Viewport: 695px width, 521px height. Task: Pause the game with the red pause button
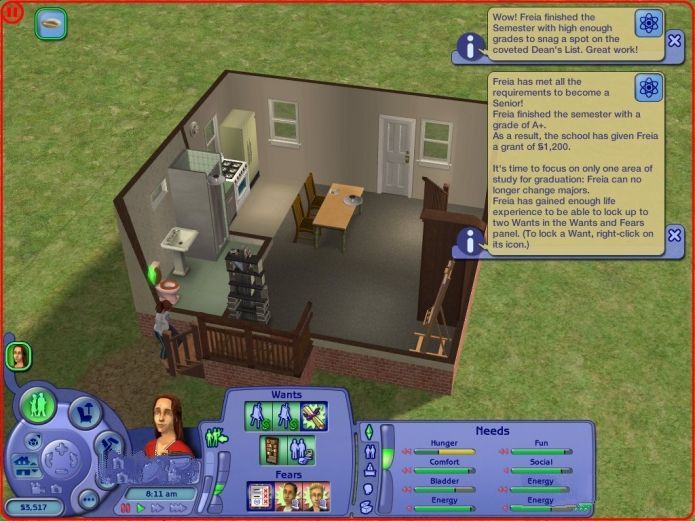point(126,508)
